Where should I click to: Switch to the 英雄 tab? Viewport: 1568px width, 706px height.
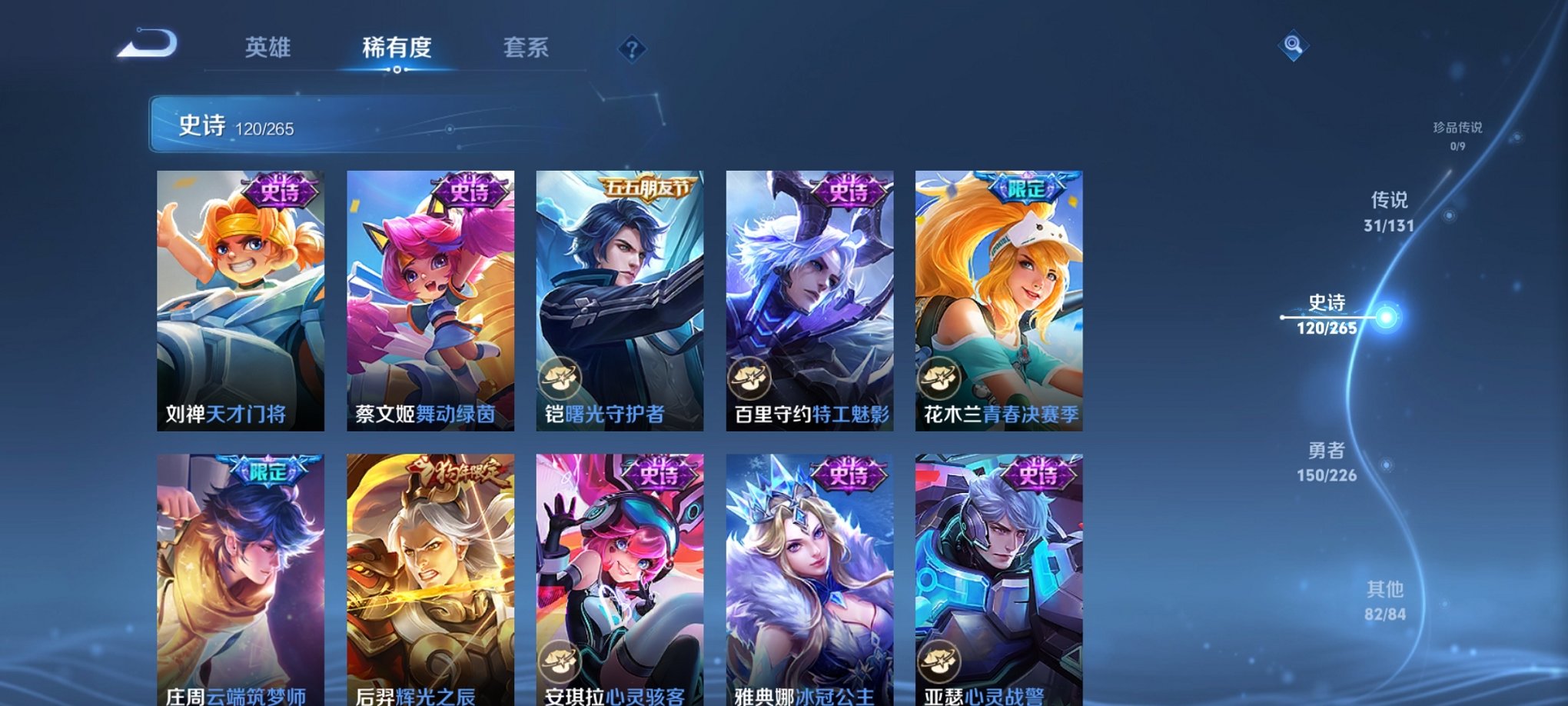267,48
